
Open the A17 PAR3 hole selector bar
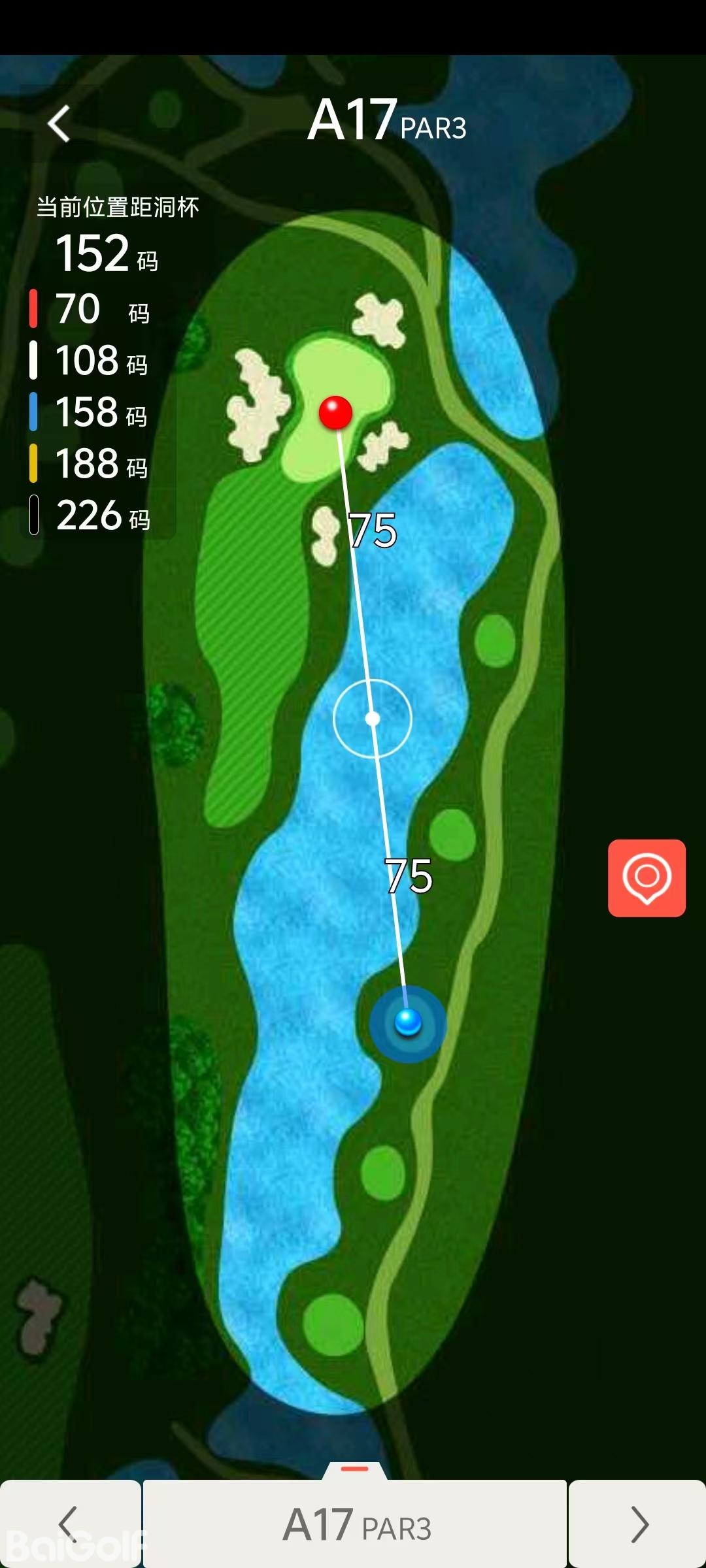355,1525
